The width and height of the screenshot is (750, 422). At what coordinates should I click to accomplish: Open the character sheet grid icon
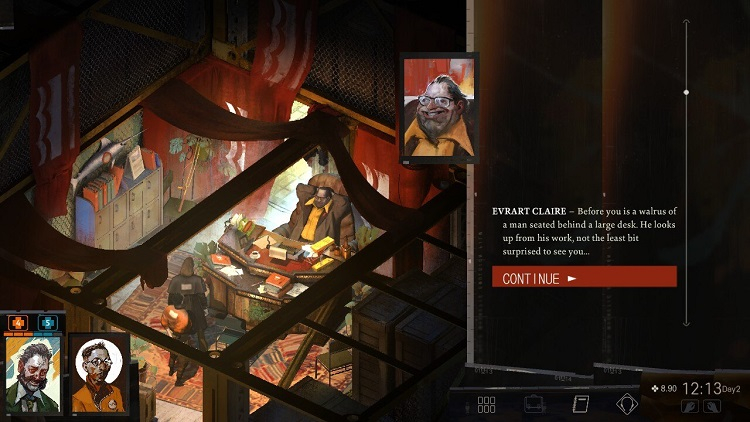pos(486,405)
